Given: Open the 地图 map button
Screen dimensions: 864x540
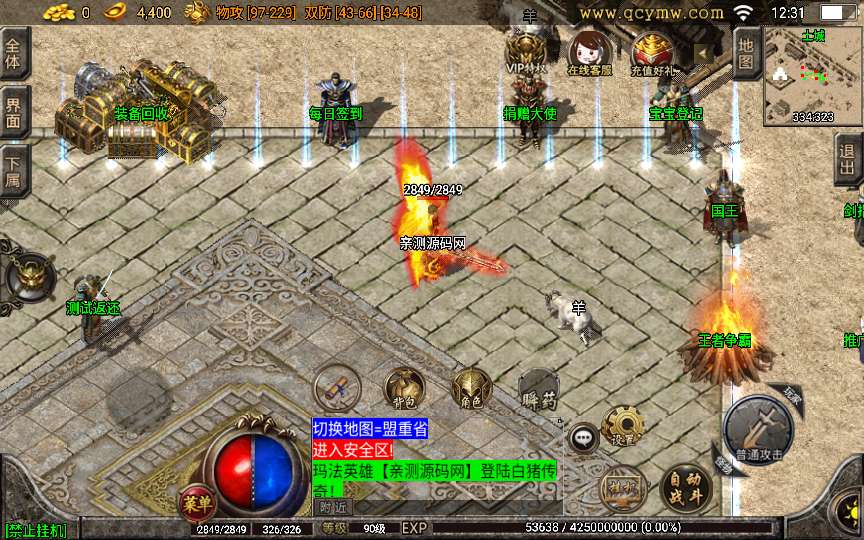Looking at the screenshot, I should pos(747,54).
